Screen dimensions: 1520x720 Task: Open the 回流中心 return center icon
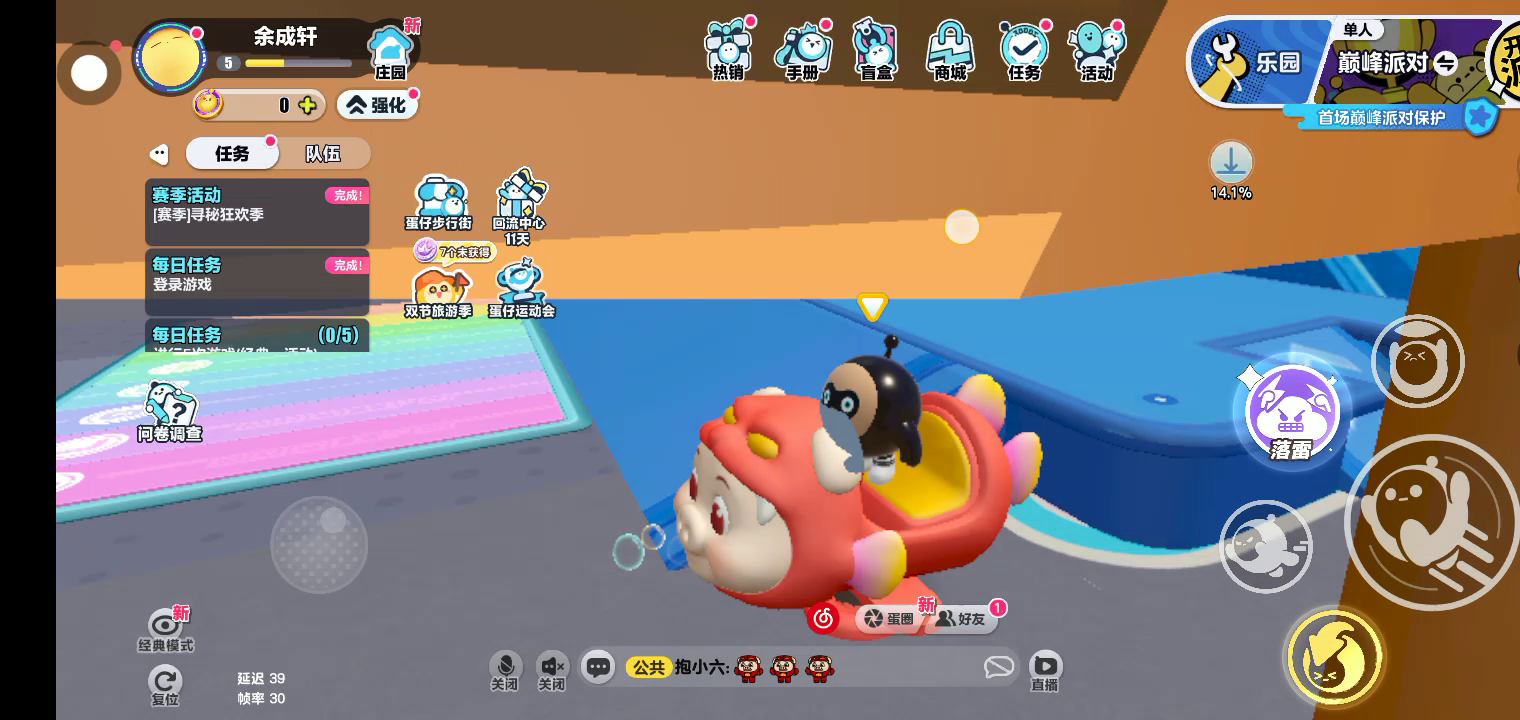pyautogui.click(x=518, y=203)
